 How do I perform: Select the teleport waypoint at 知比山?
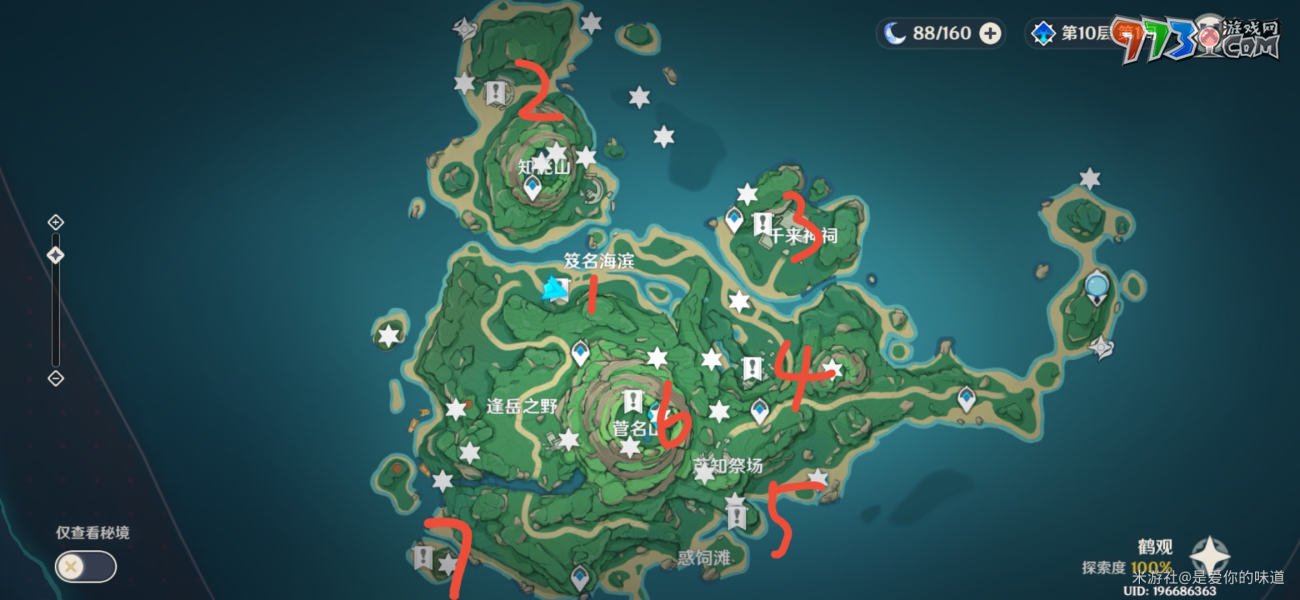[x=533, y=186]
